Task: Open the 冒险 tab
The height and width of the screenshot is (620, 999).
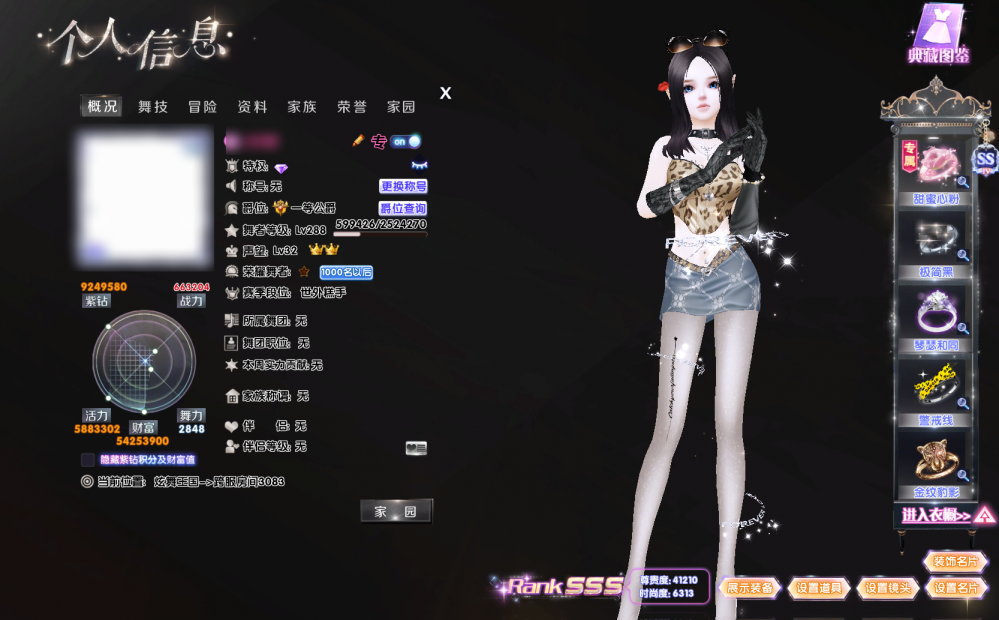Action: 202,107
